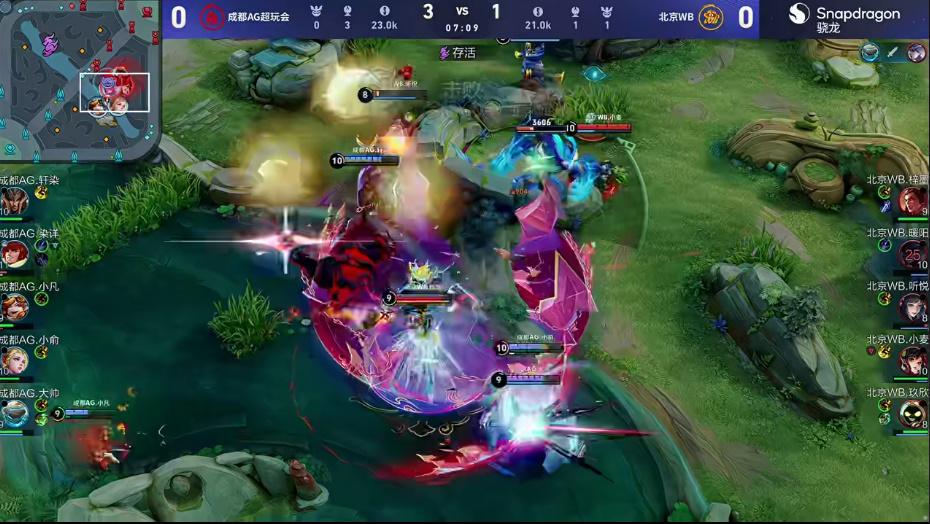This screenshot has height=524, width=930.
Task: Select player 成都AG.大帅's hero portrait
Action: 14,413
